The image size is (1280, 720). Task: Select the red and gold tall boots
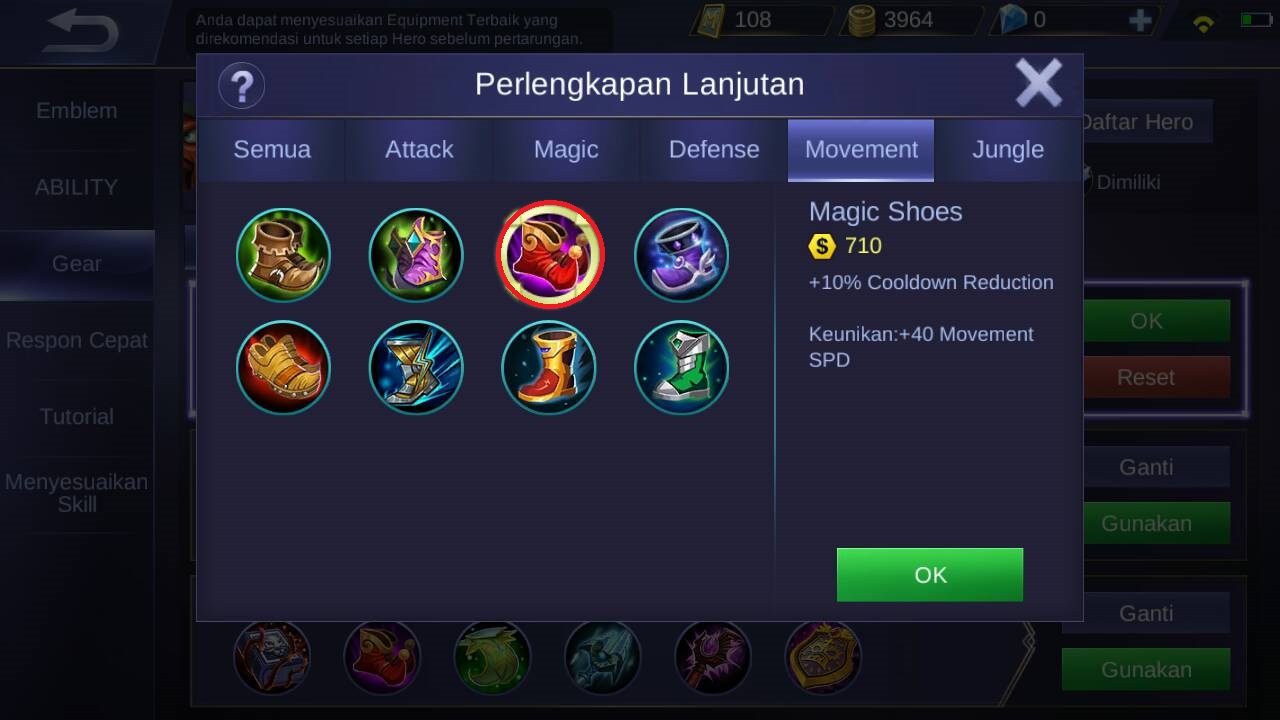coord(548,367)
